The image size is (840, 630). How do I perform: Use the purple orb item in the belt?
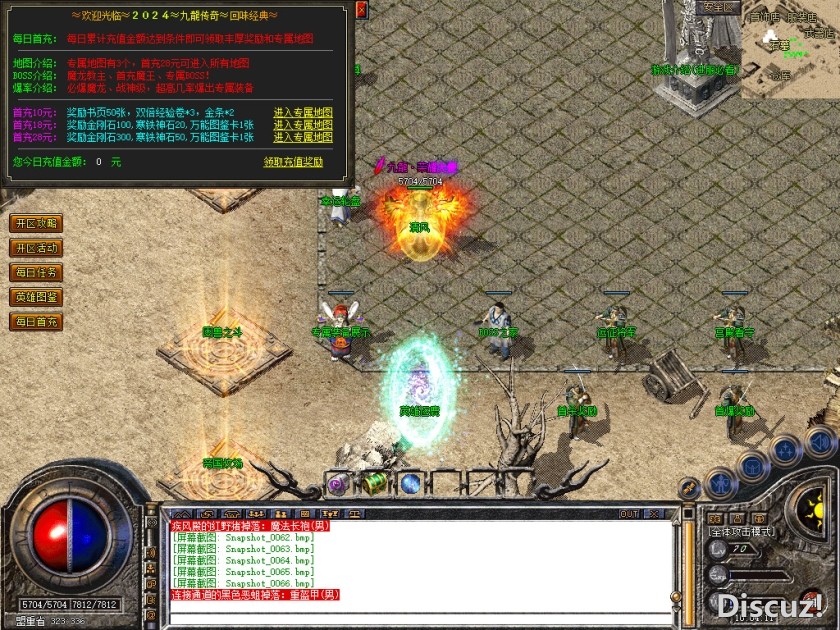coord(338,484)
